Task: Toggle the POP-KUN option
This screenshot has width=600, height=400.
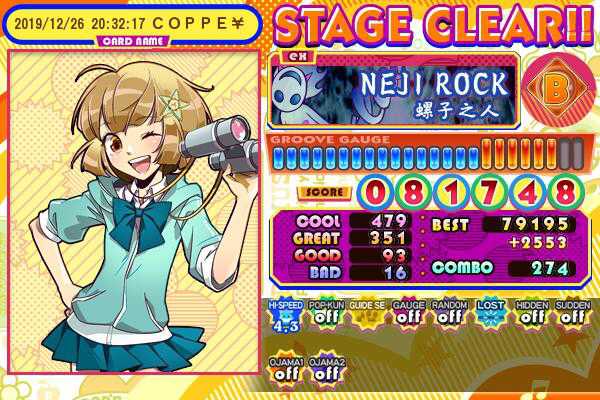Action: click(x=323, y=316)
